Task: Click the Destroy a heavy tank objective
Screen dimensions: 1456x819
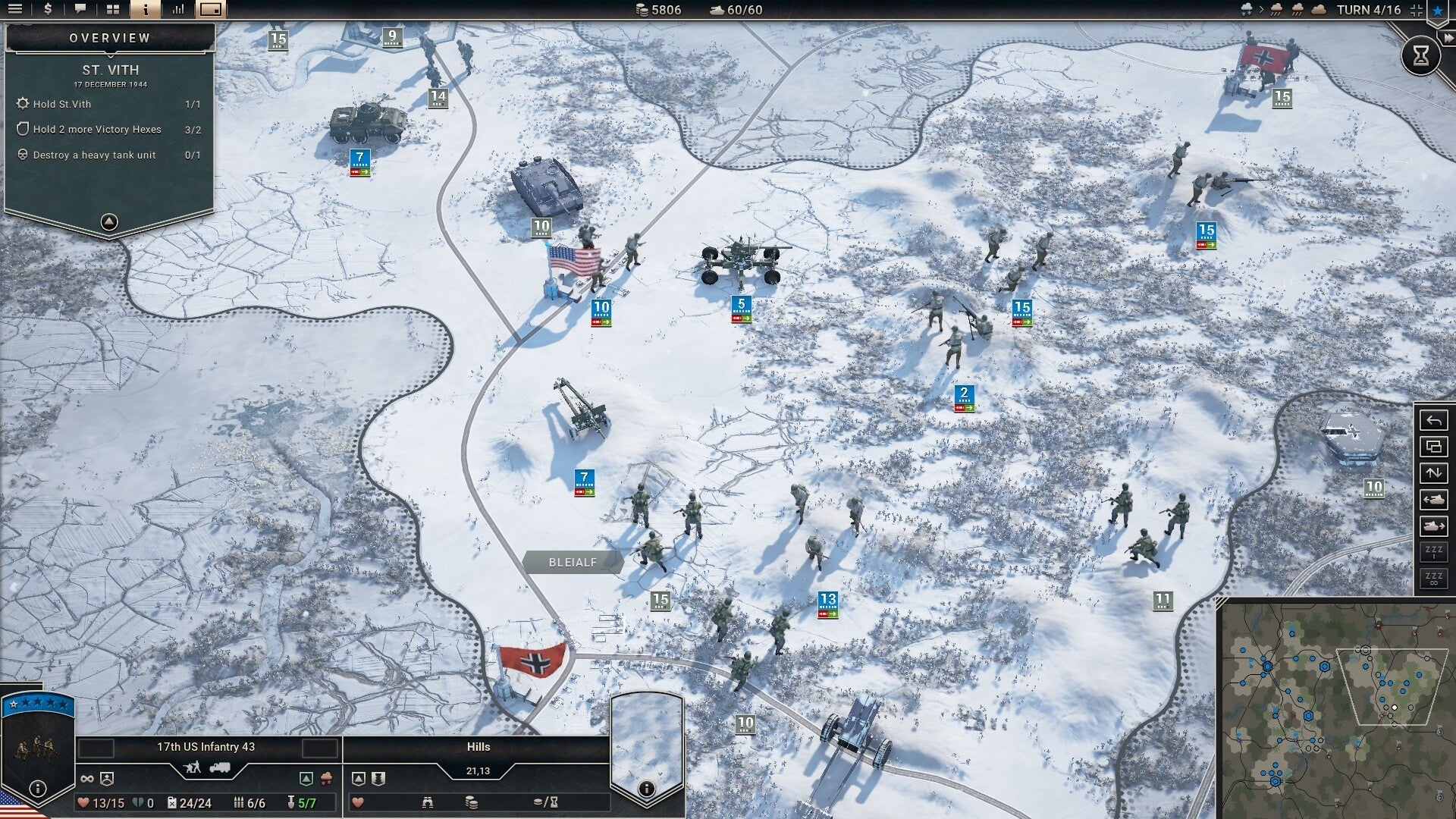Action: click(93, 155)
